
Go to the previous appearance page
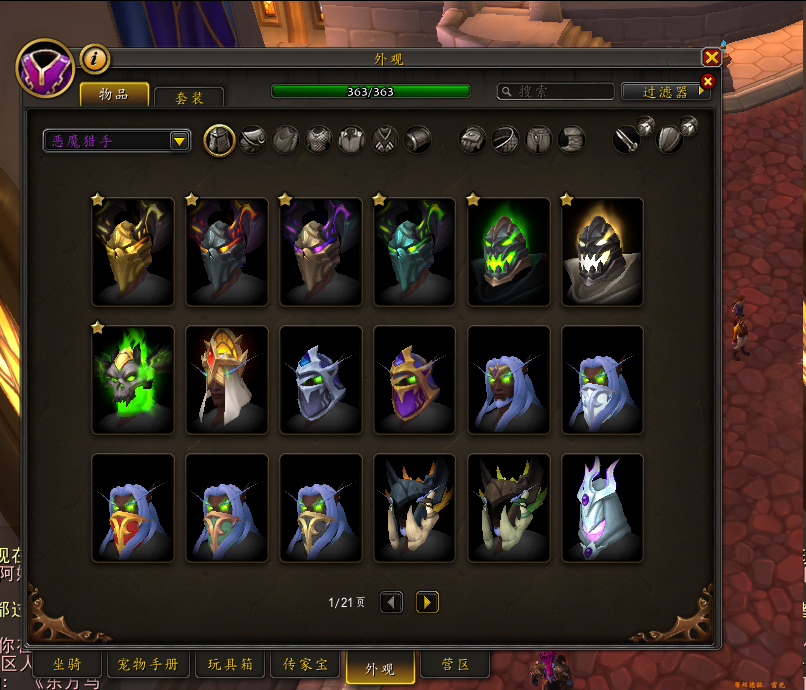click(x=392, y=602)
